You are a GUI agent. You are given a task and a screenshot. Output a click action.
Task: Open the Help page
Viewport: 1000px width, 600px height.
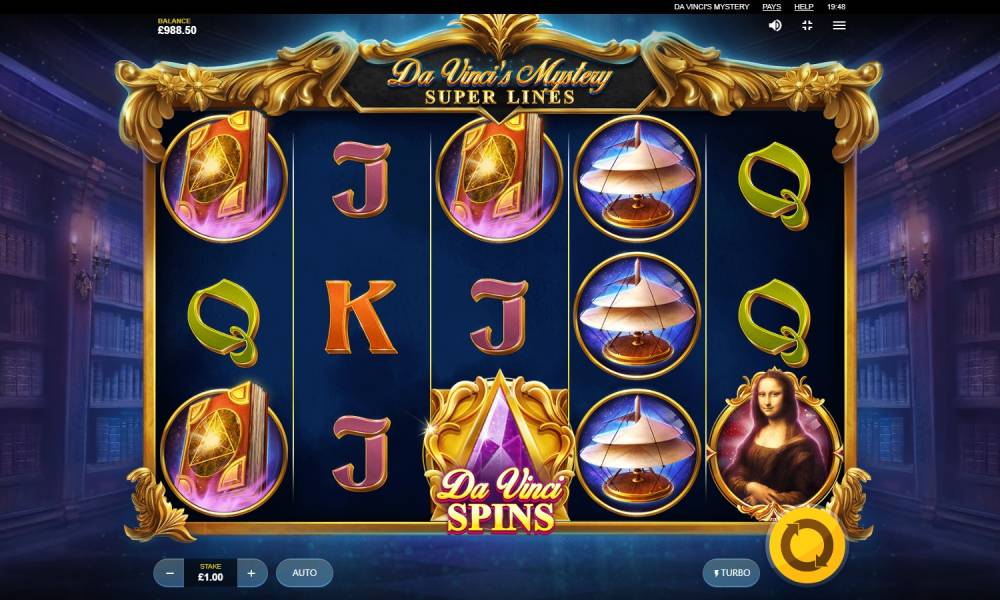tap(803, 7)
